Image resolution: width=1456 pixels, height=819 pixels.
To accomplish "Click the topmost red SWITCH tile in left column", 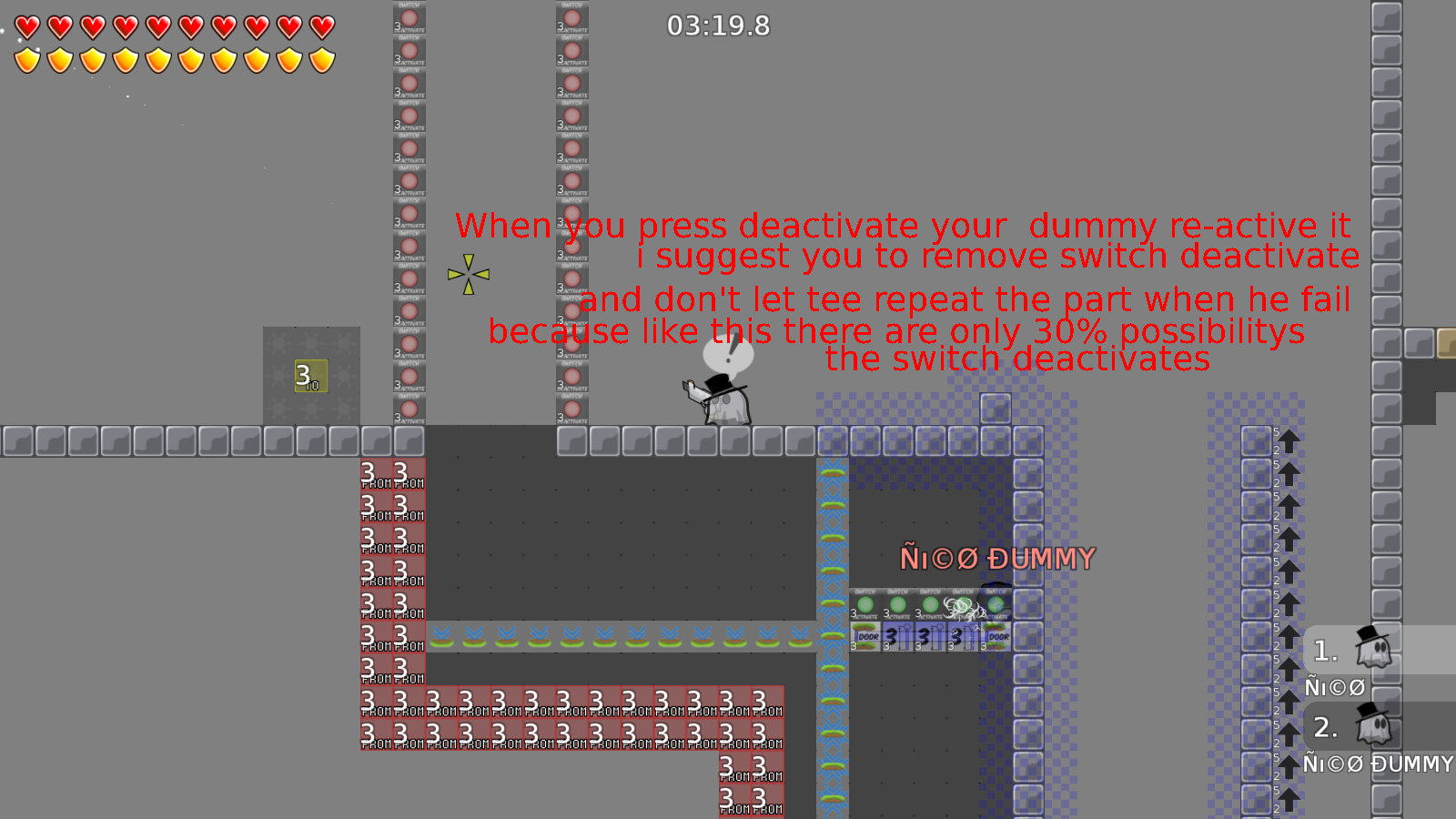I will click(x=409, y=16).
